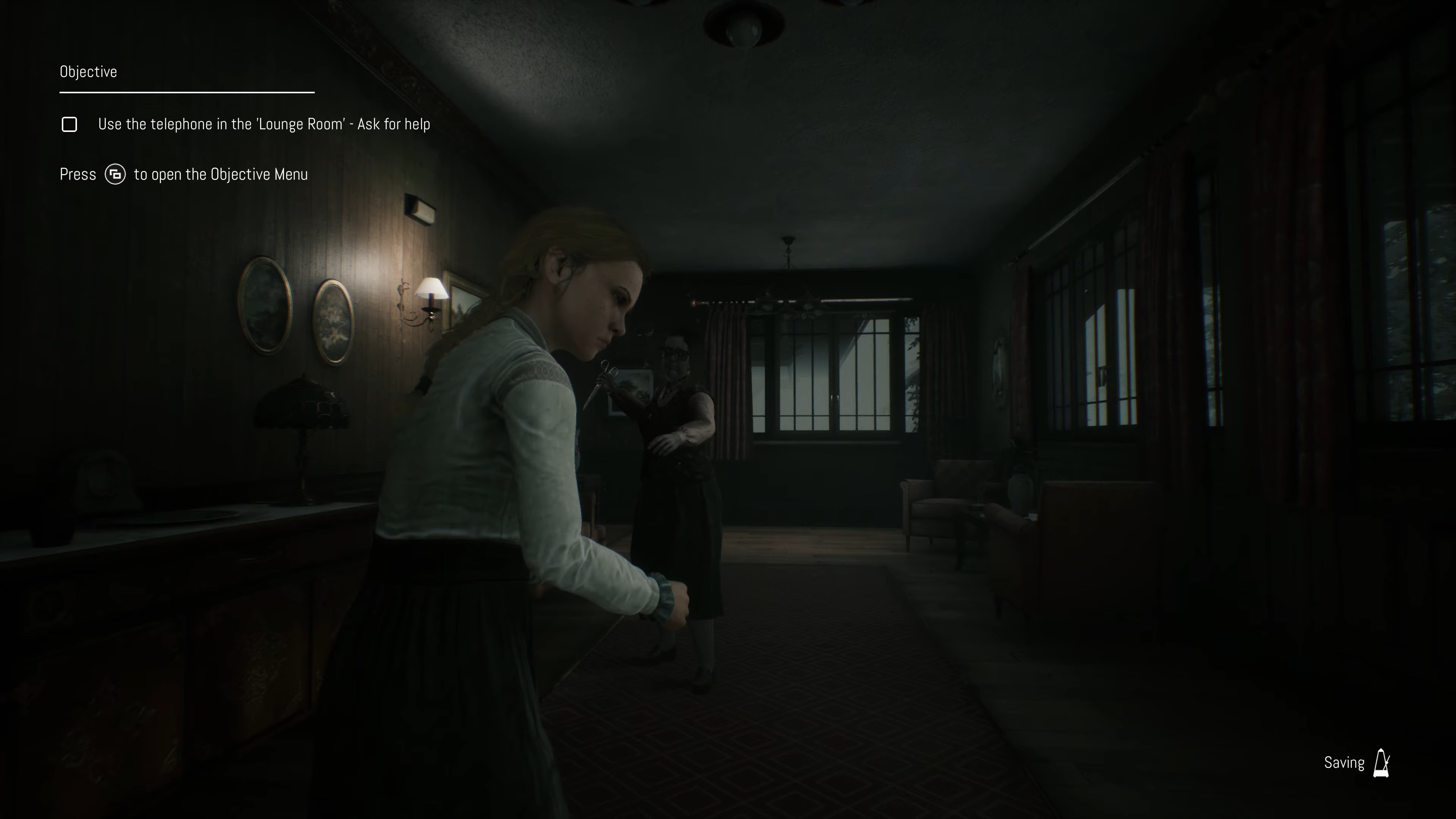Image resolution: width=1456 pixels, height=819 pixels.
Task: Click the Objective Menu controller button glyph
Action: coord(115,175)
